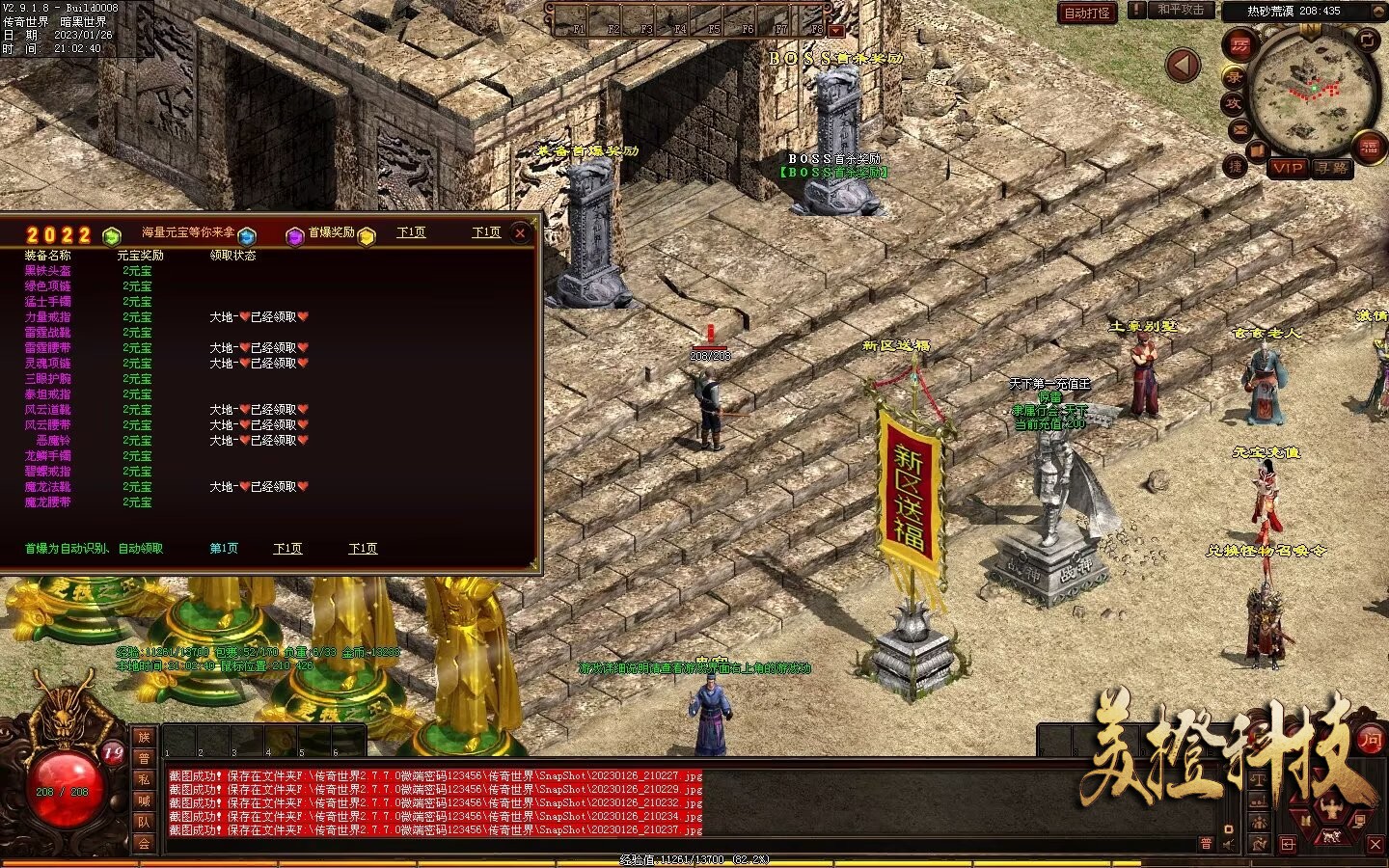Screen dimensions: 1389x868
Task: Toggle the 自动打怪 auto-fight button
Action: pos(1087,13)
